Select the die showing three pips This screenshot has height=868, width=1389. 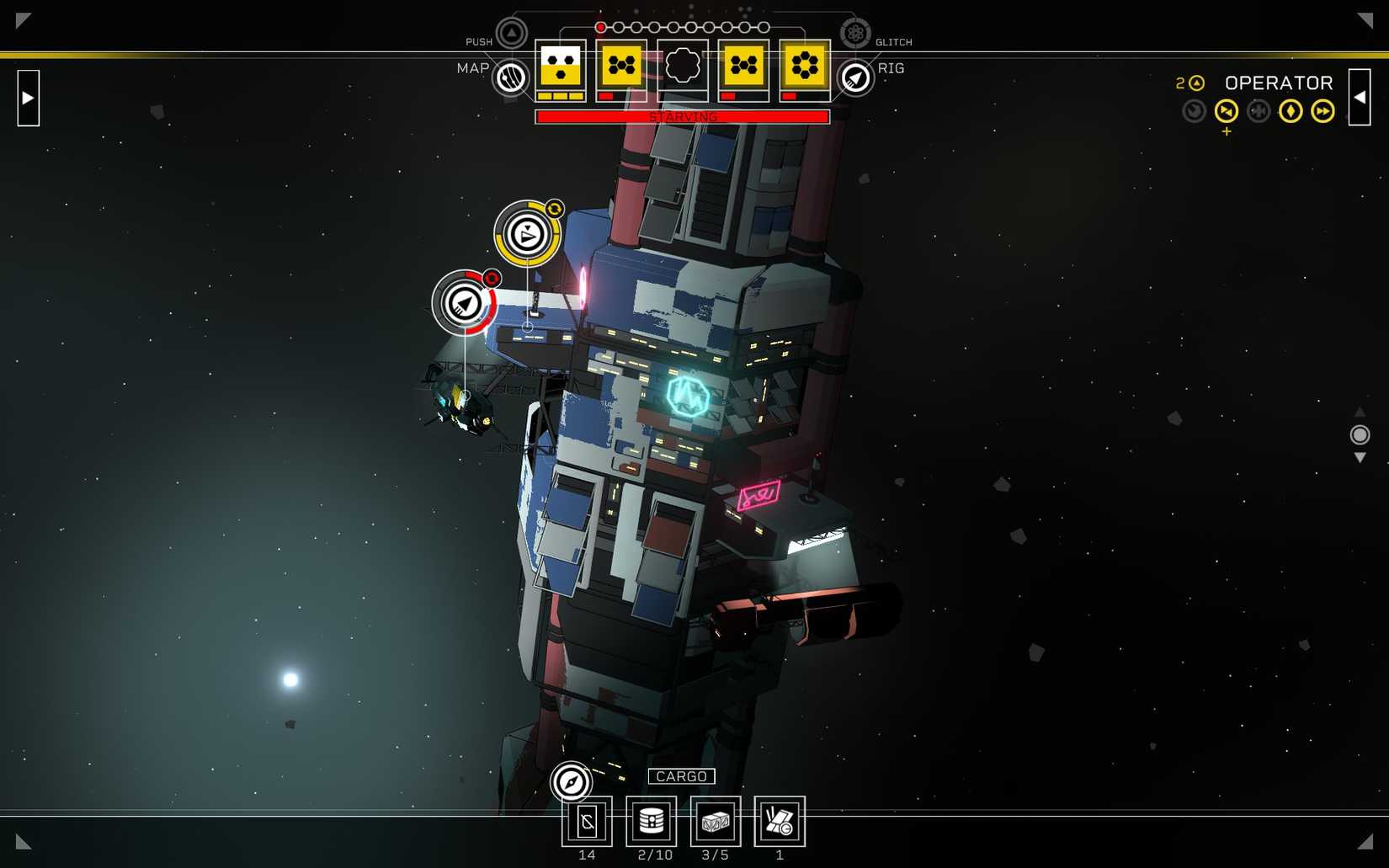[561, 65]
